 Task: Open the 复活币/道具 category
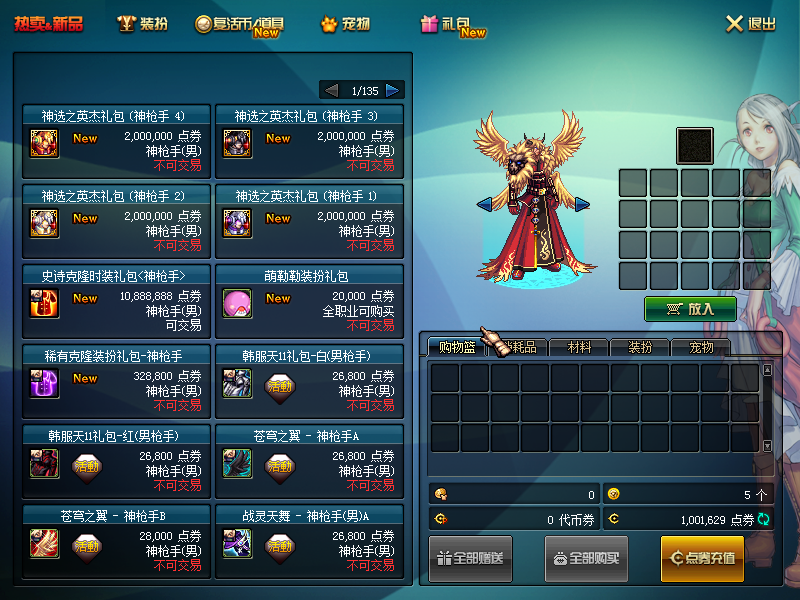pyautogui.click(x=239, y=24)
